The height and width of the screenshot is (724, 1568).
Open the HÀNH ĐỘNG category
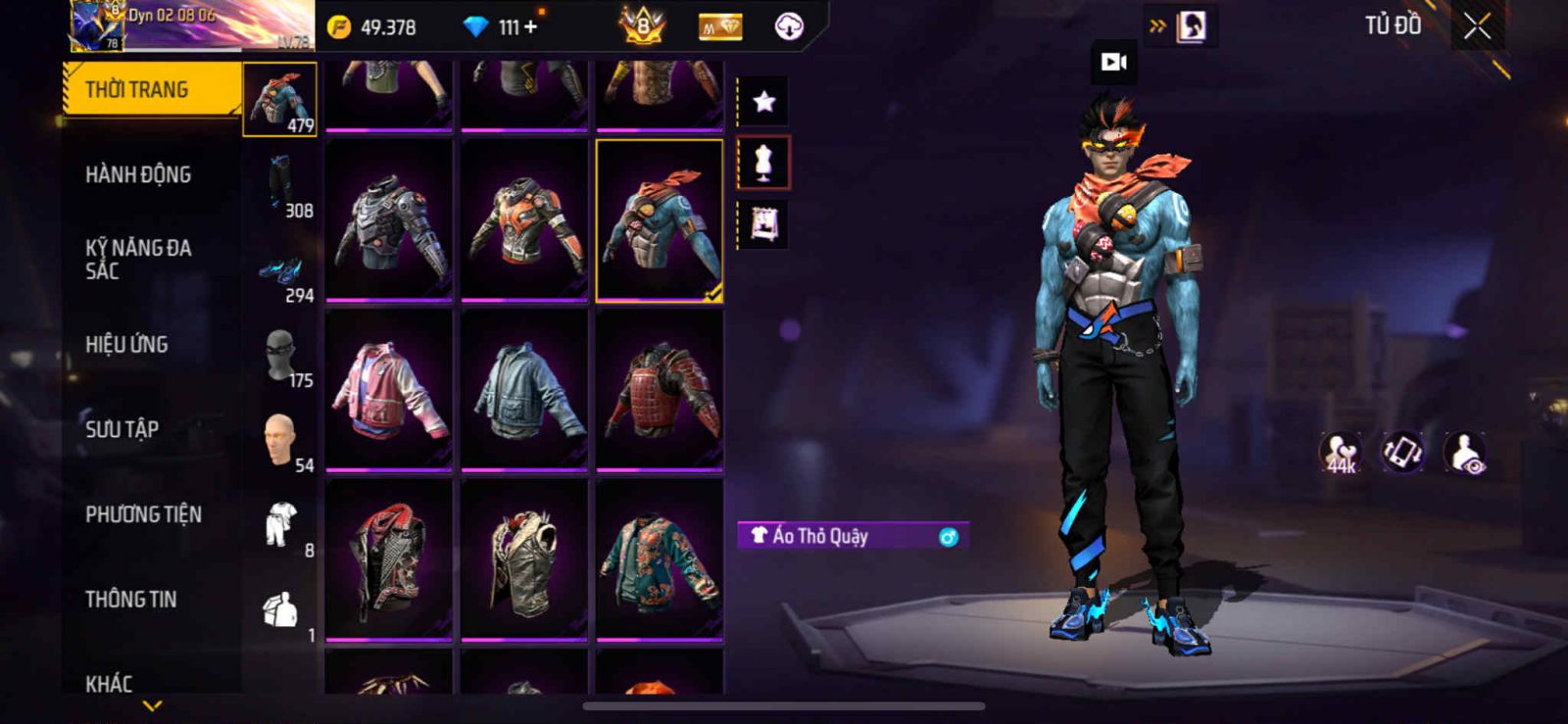point(138,175)
